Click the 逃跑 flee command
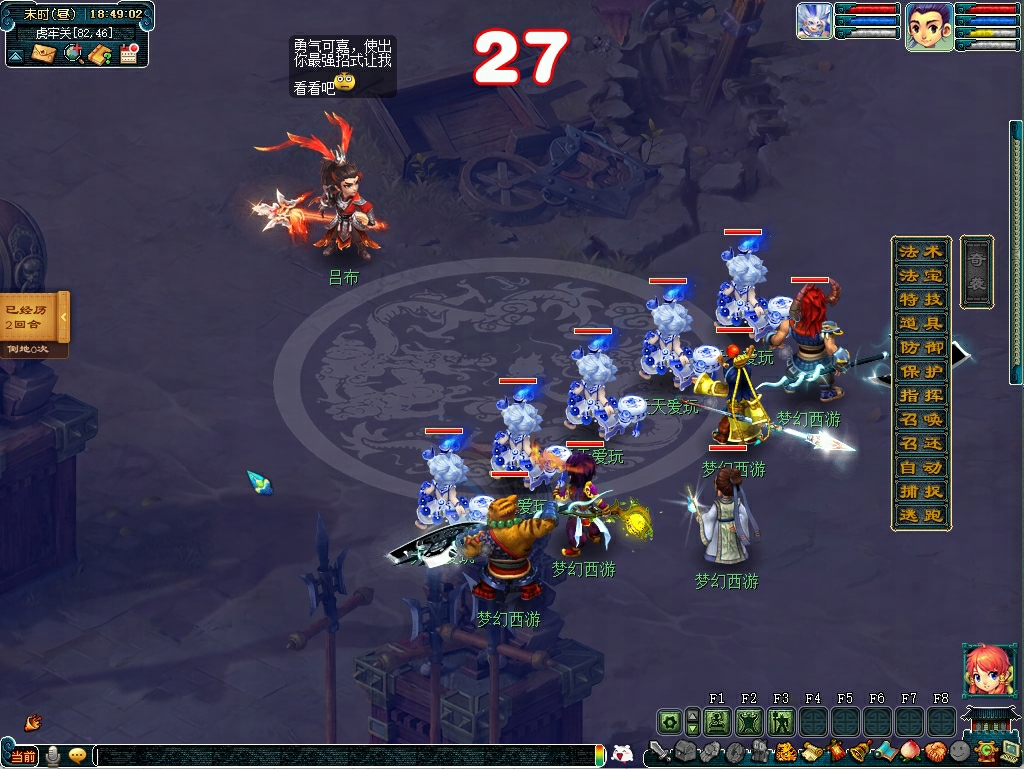This screenshot has height=769, width=1024. coord(920,516)
